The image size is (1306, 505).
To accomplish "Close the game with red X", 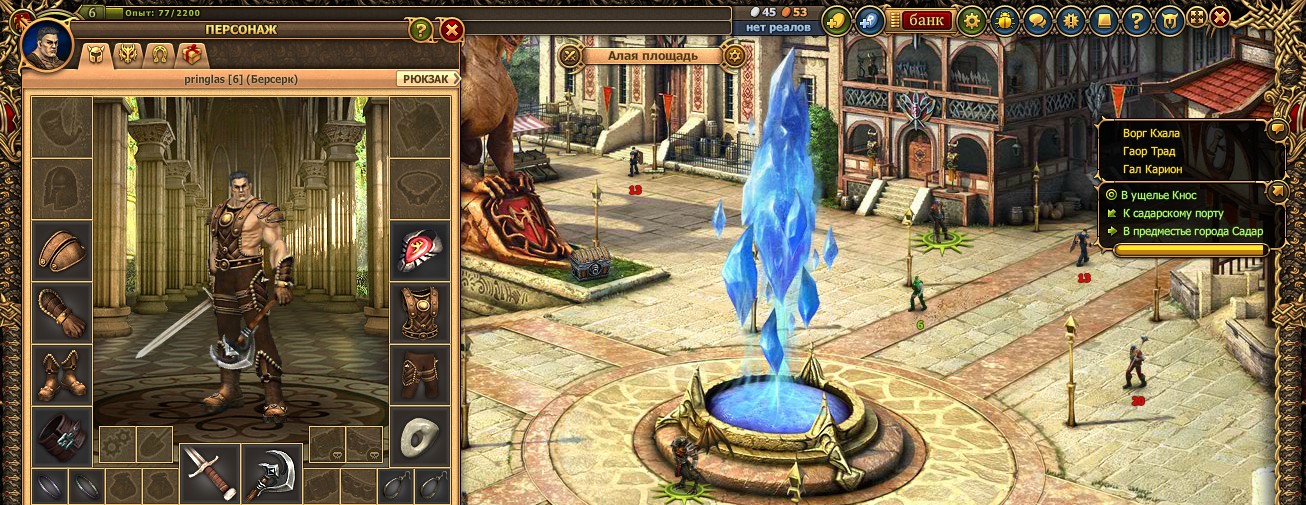I will click(1220, 17).
